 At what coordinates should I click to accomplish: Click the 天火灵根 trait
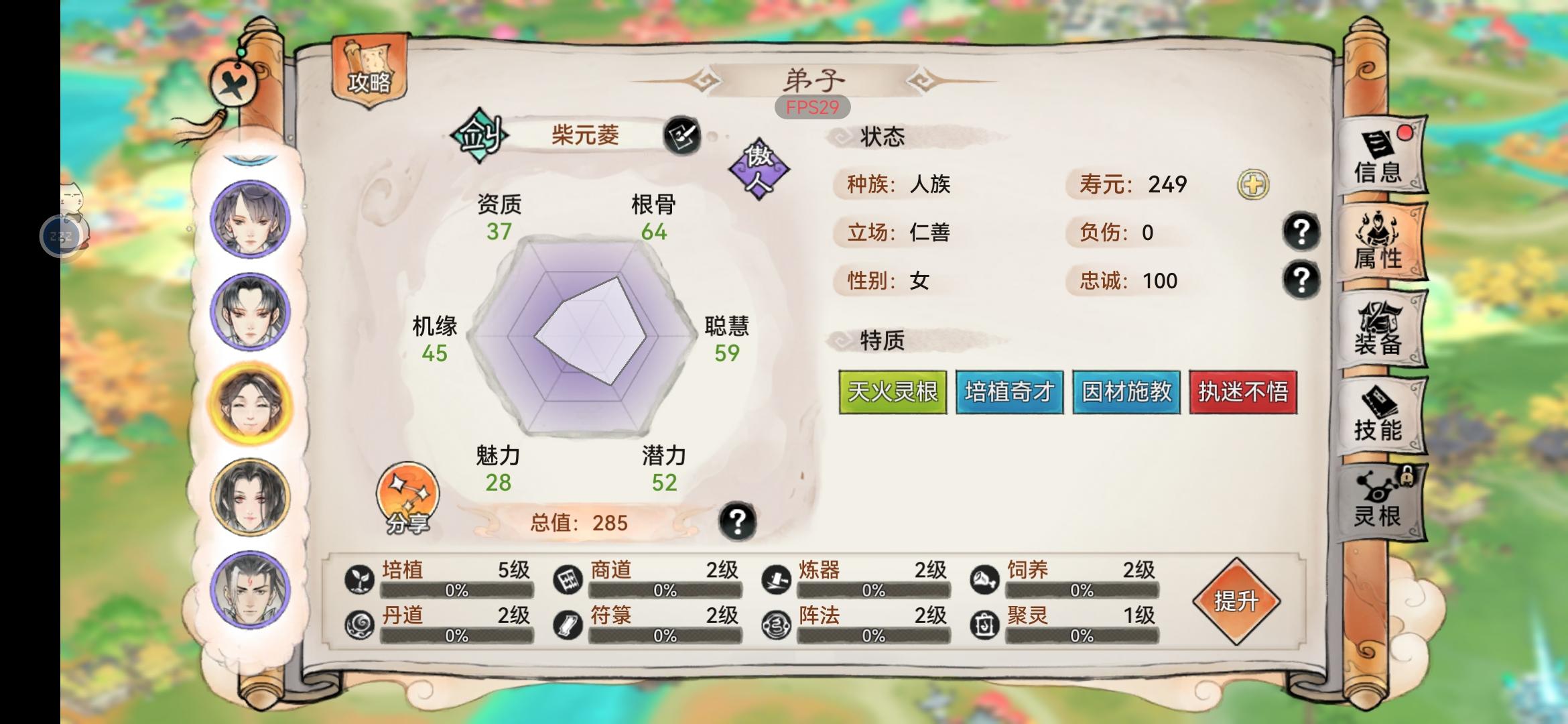point(893,392)
